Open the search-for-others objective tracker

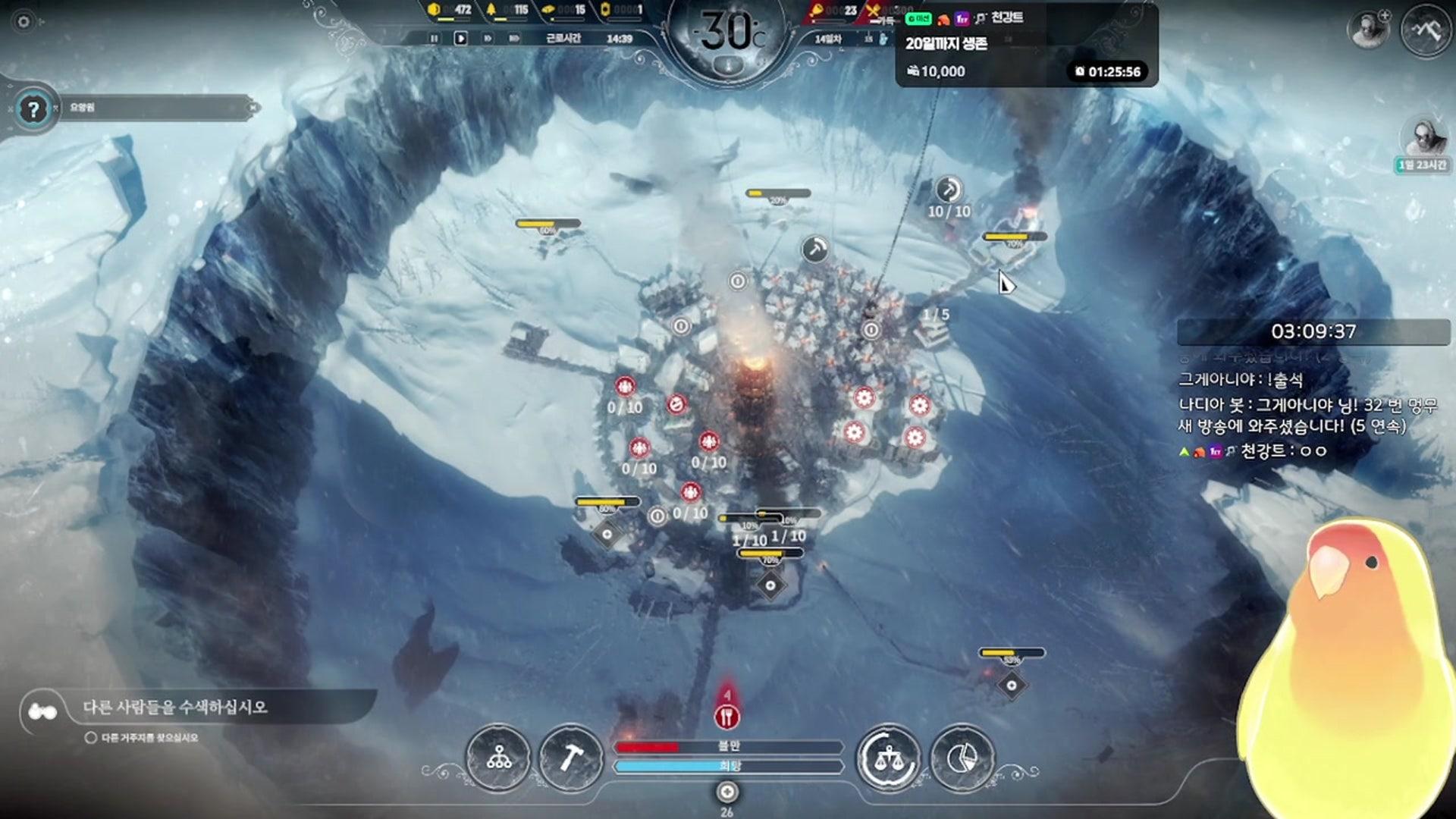pos(174,708)
